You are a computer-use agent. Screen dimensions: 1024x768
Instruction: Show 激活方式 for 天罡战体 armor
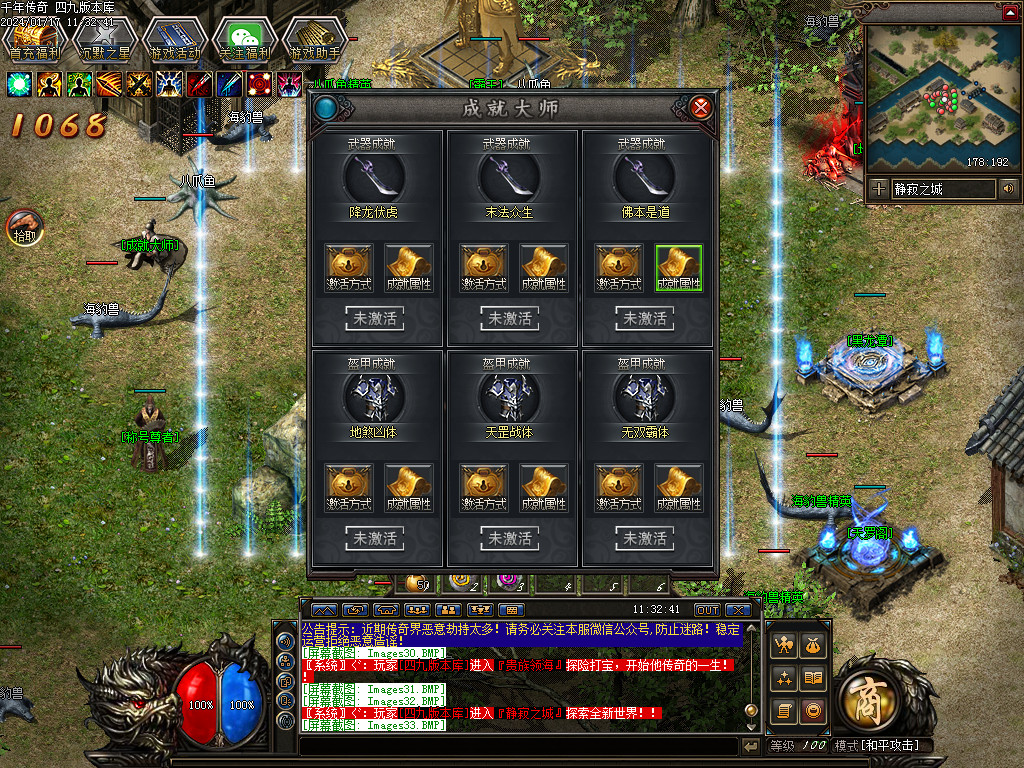484,488
